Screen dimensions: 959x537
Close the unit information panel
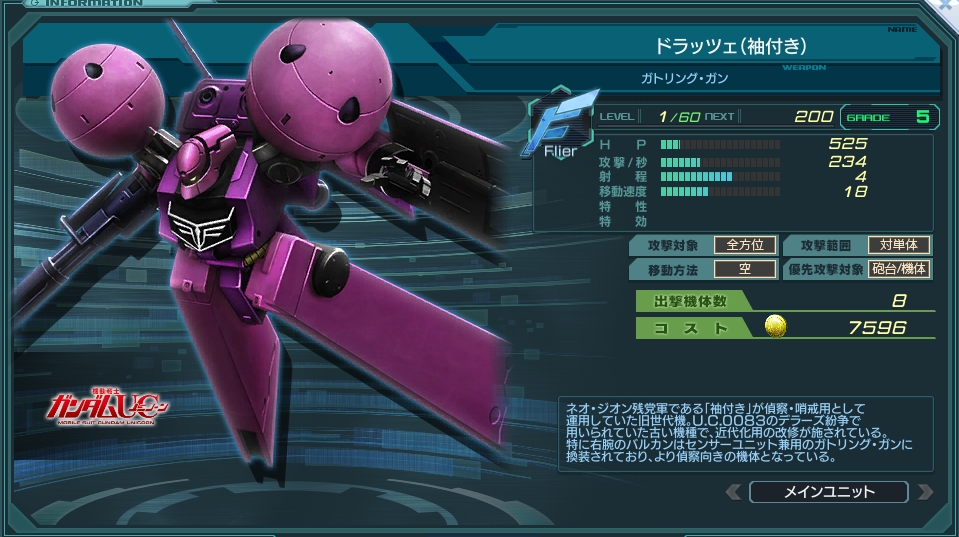(947, 6)
